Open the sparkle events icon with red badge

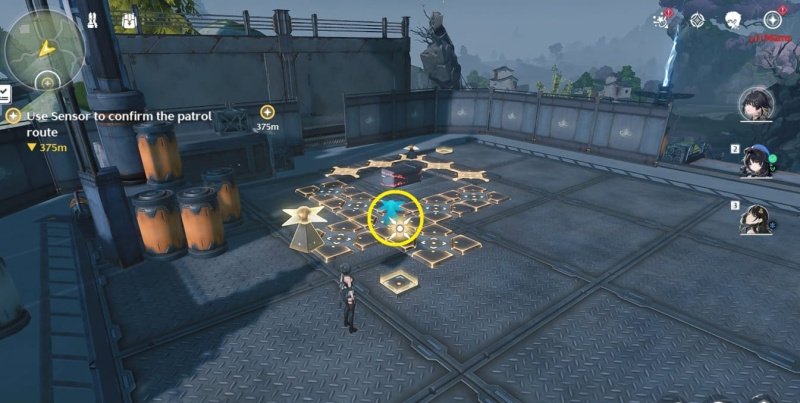pyautogui.click(x=662, y=19)
